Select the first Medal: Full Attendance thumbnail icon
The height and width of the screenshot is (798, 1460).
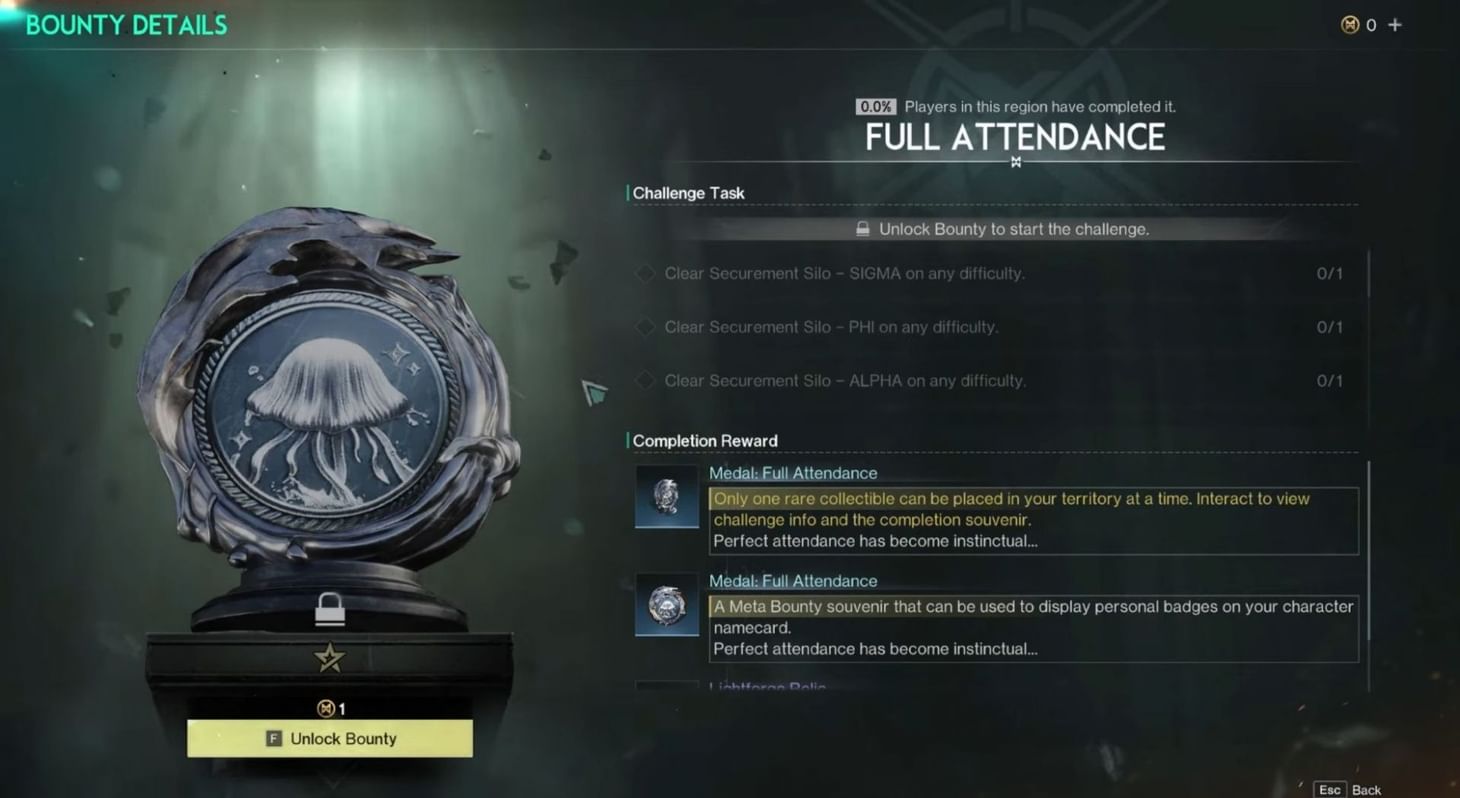pyautogui.click(x=666, y=497)
